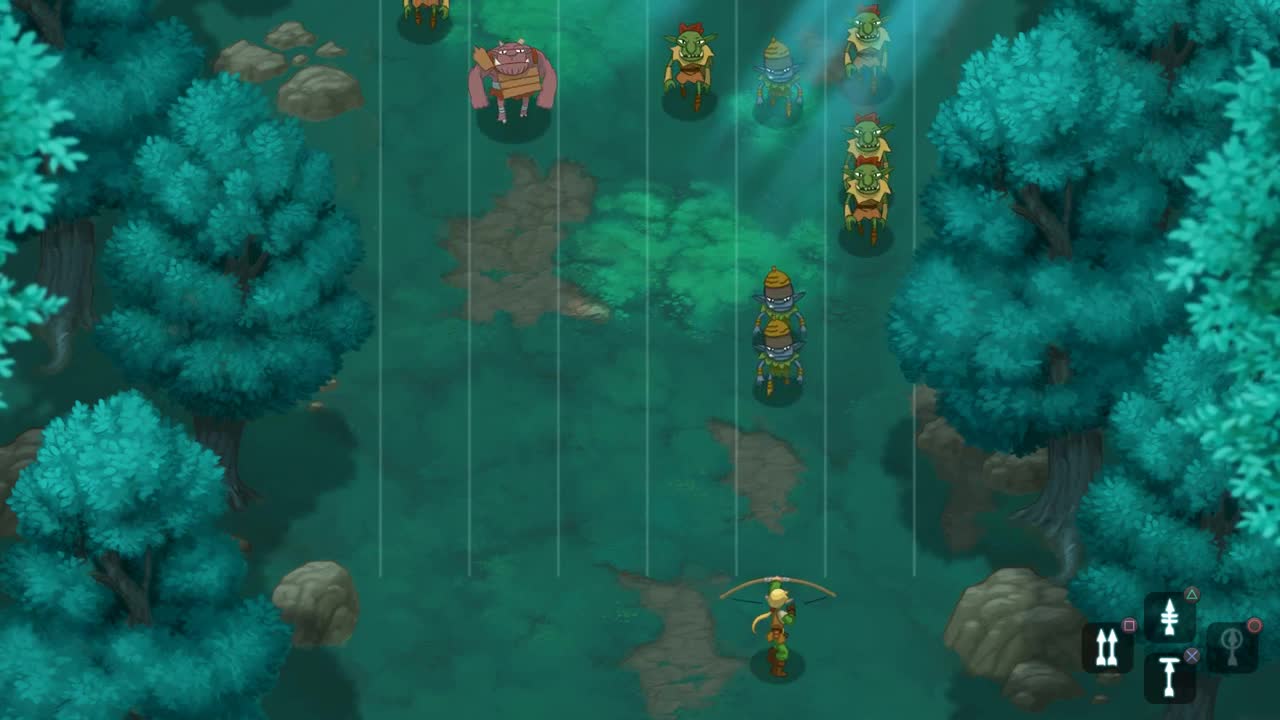The image size is (1280, 720).
Task: Select the blunt arrow ability
Action: [1169, 675]
